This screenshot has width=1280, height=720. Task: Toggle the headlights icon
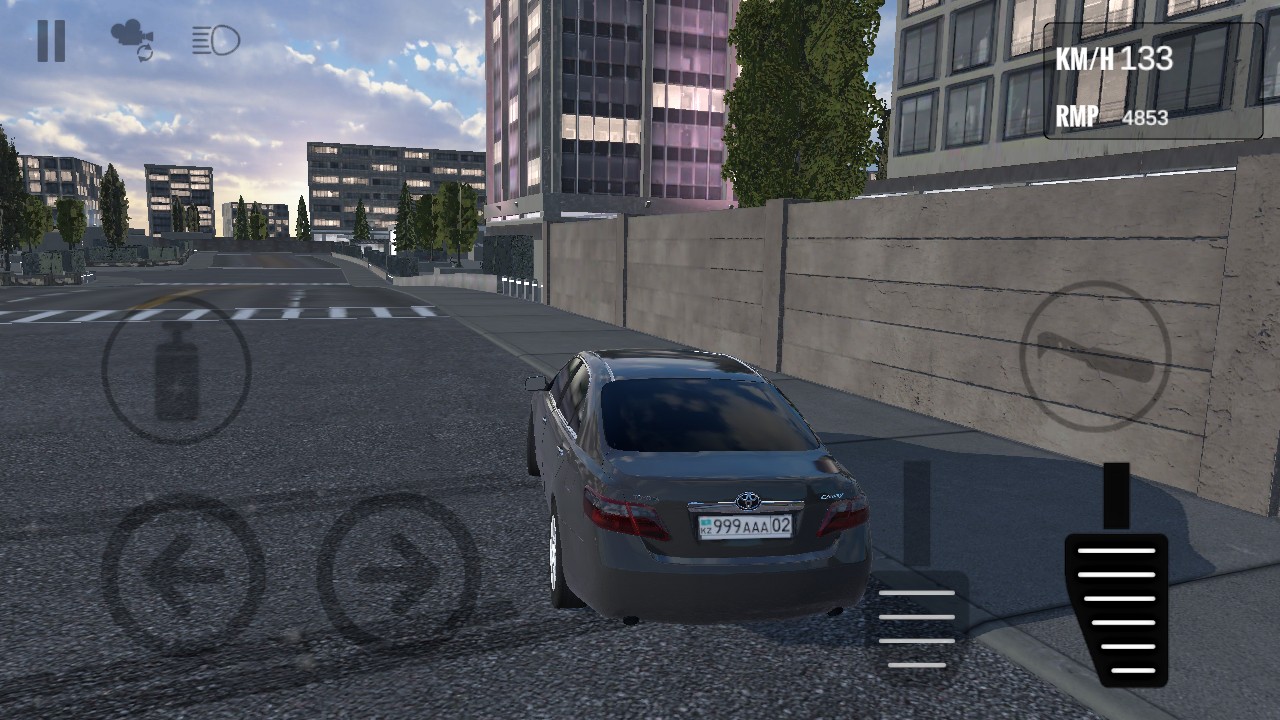[x=216, y=41]
